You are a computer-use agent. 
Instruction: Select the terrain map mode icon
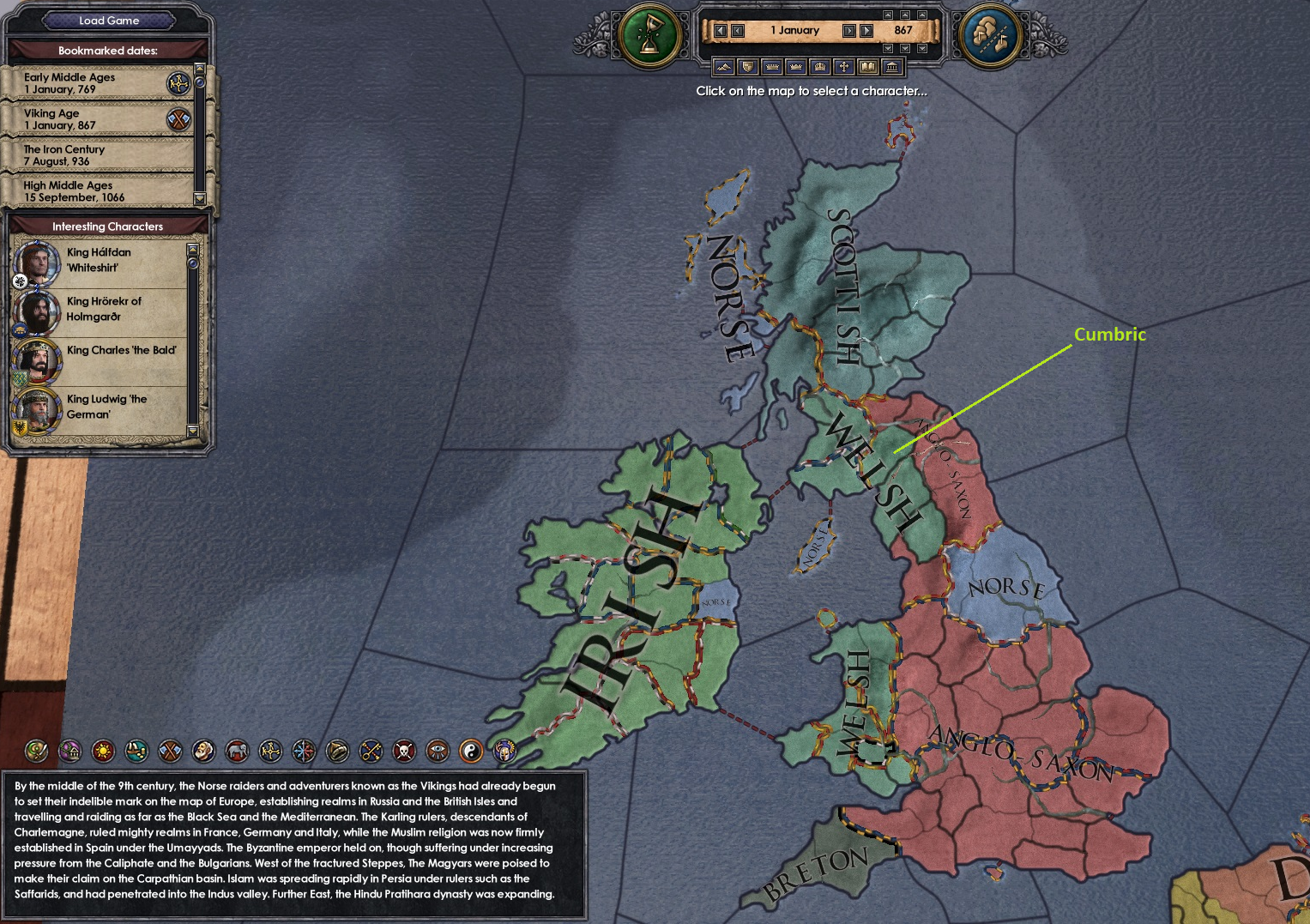[725, 67]
